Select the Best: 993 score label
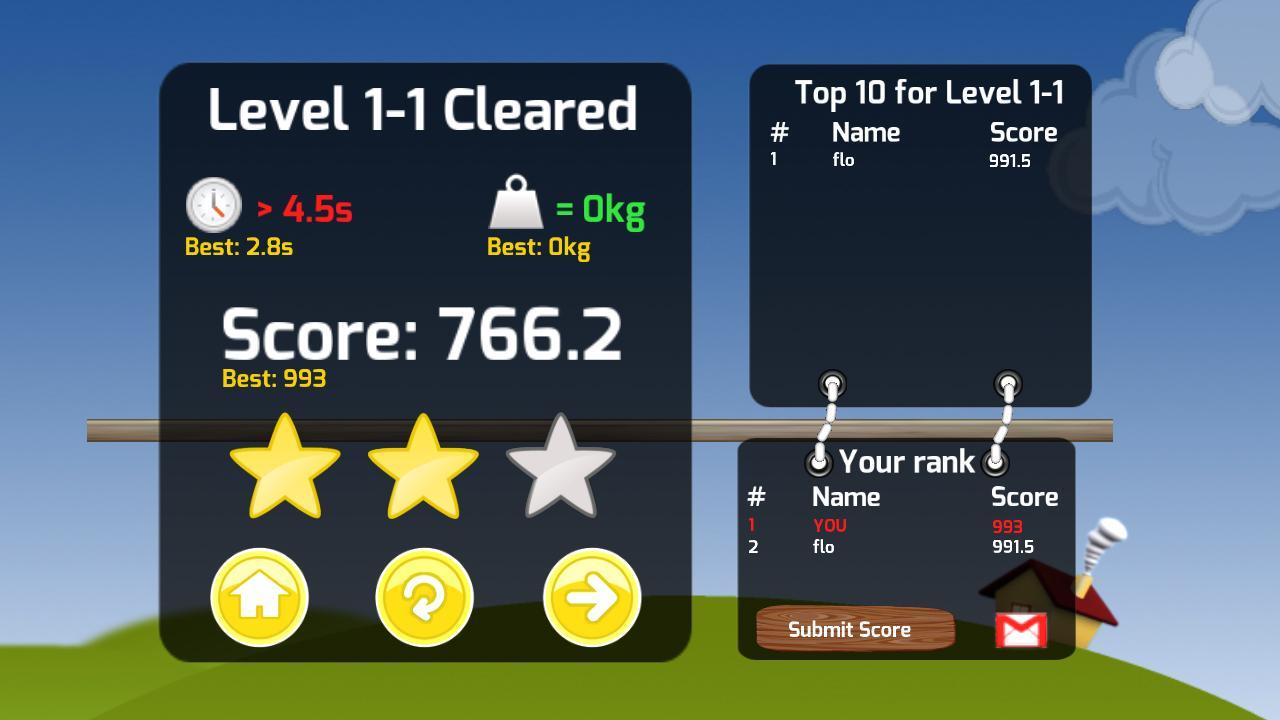 click(x=272, y=379)
